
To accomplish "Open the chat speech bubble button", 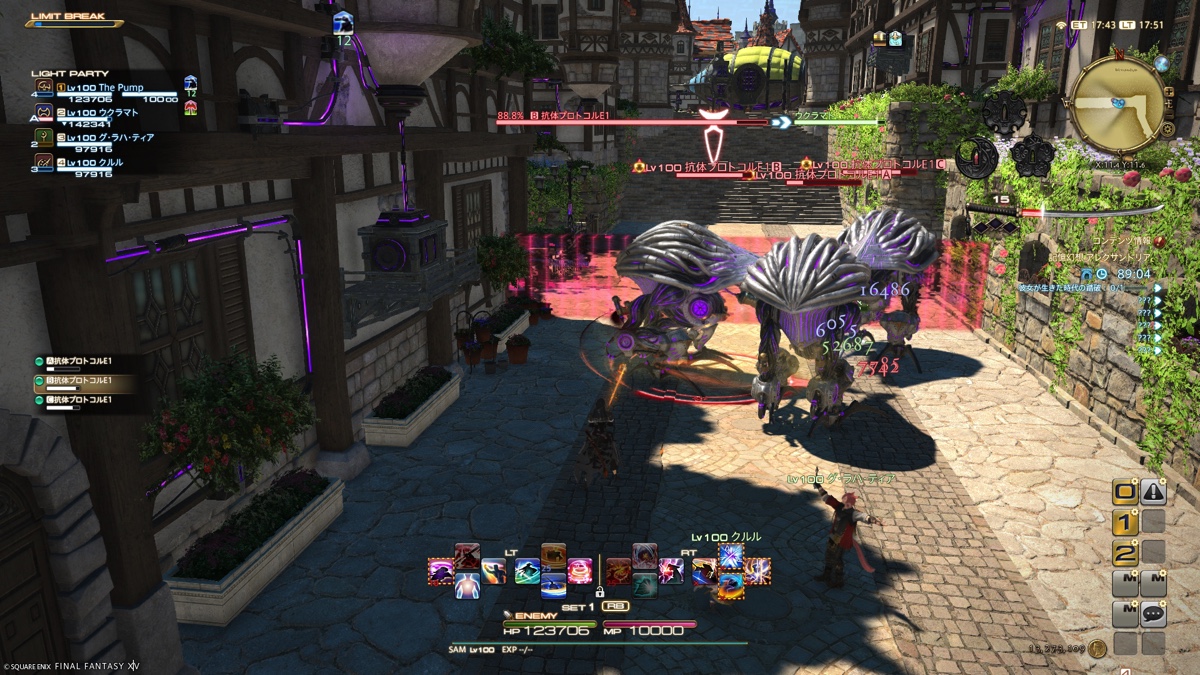I will (x=1154, y=613).
